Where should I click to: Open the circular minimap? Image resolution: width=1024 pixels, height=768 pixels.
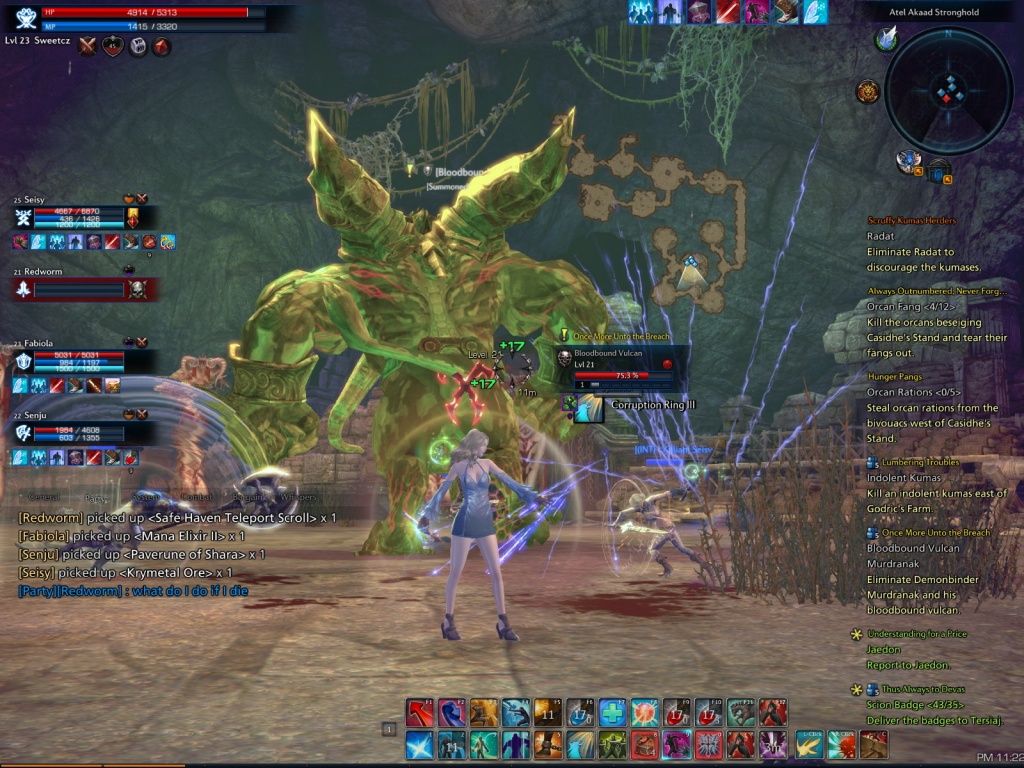pyautogui.click(x=948, y=90)
